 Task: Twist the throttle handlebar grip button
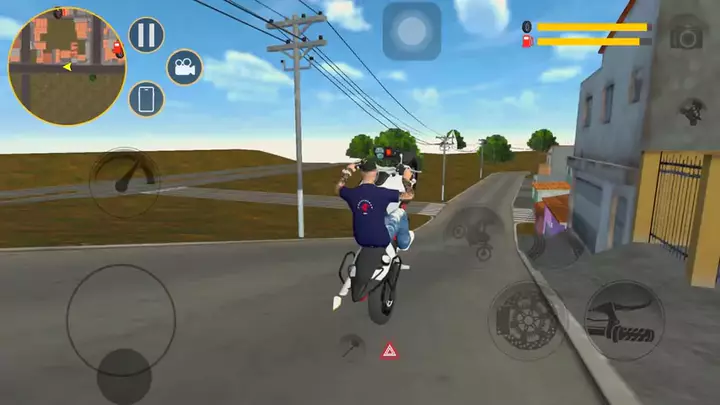click(623, 320)
